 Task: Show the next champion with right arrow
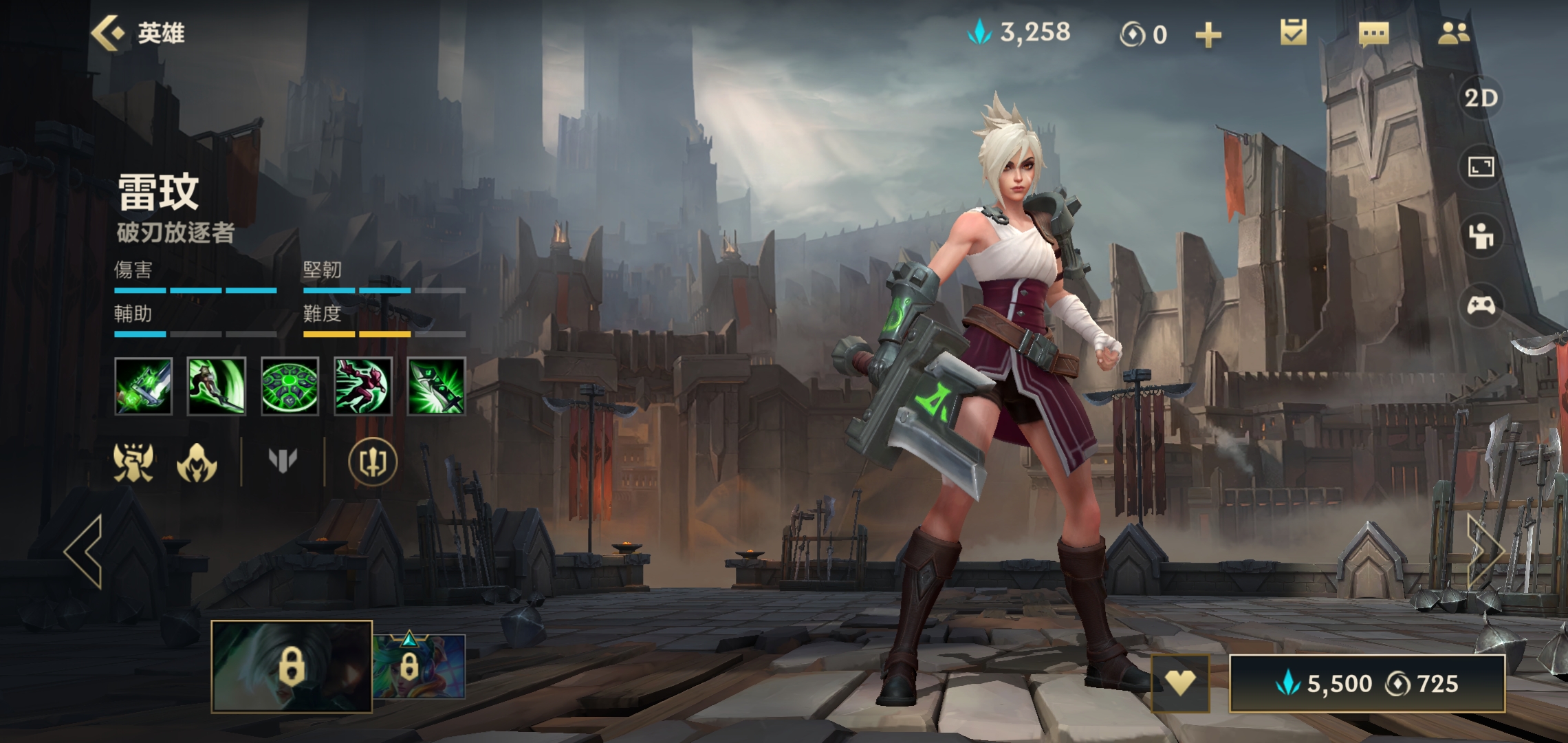1484,551
